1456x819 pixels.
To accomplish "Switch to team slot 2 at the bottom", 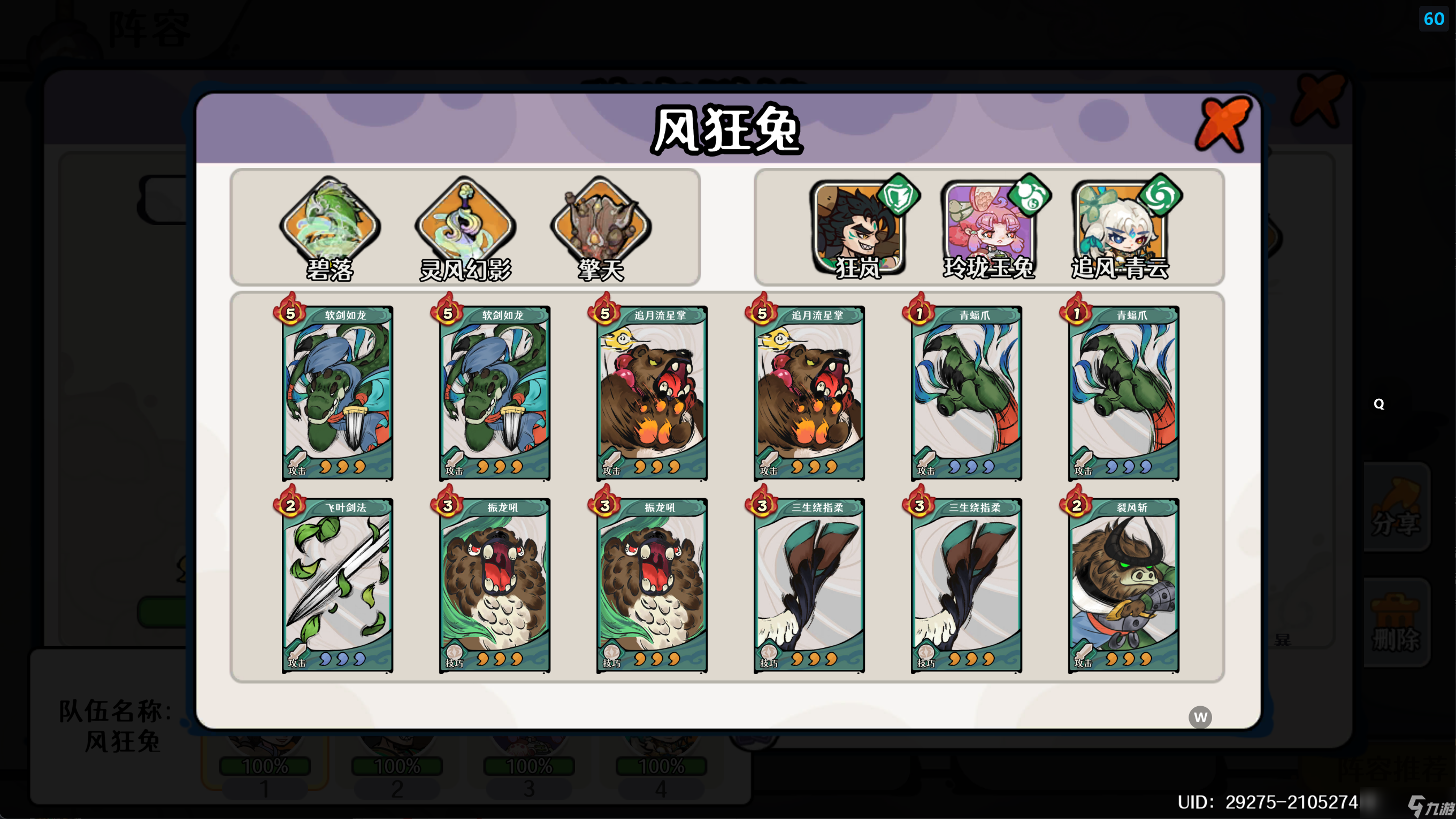I will pos(397,782).
